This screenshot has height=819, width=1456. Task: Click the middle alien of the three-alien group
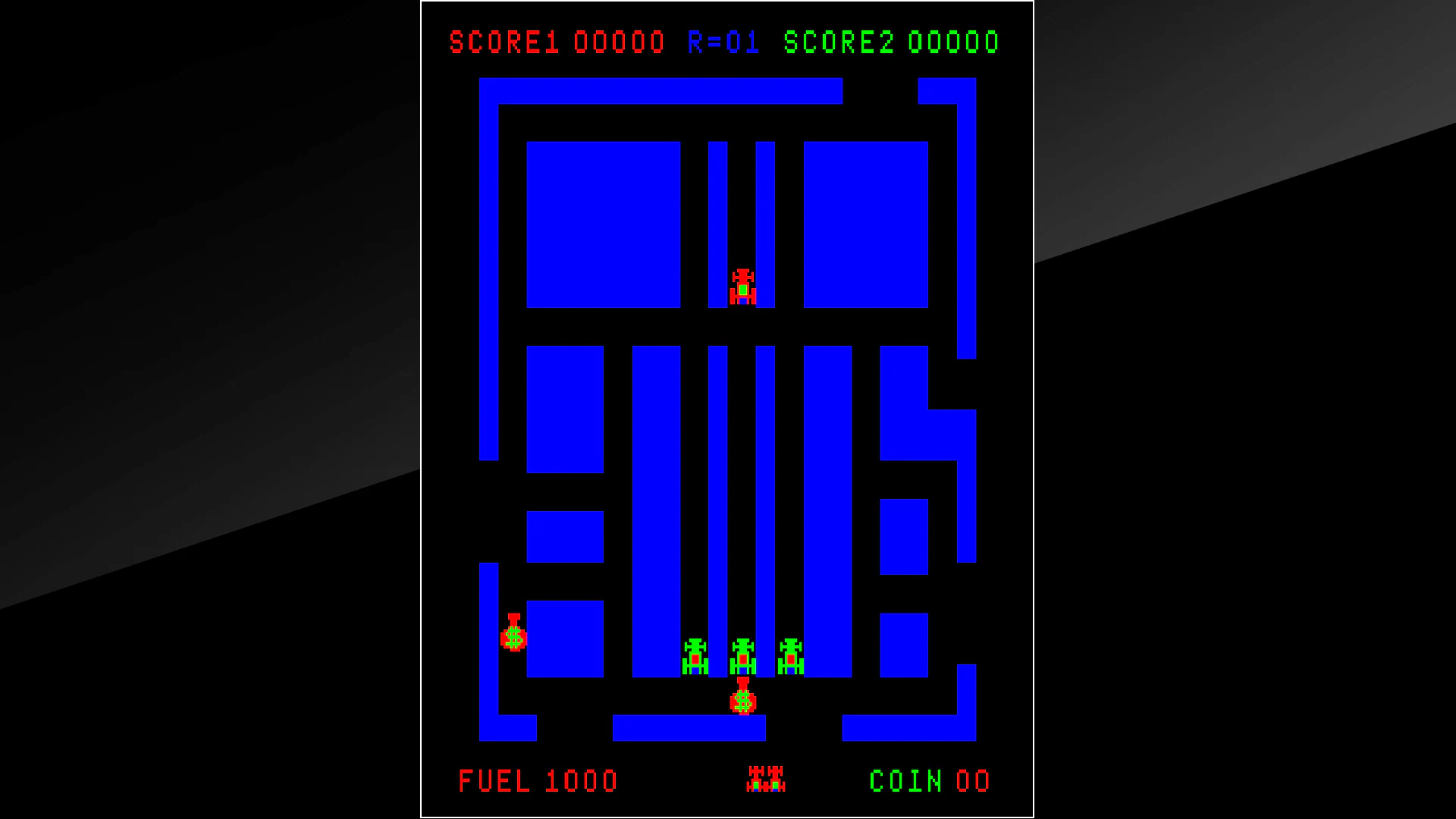tap(742, 656)
